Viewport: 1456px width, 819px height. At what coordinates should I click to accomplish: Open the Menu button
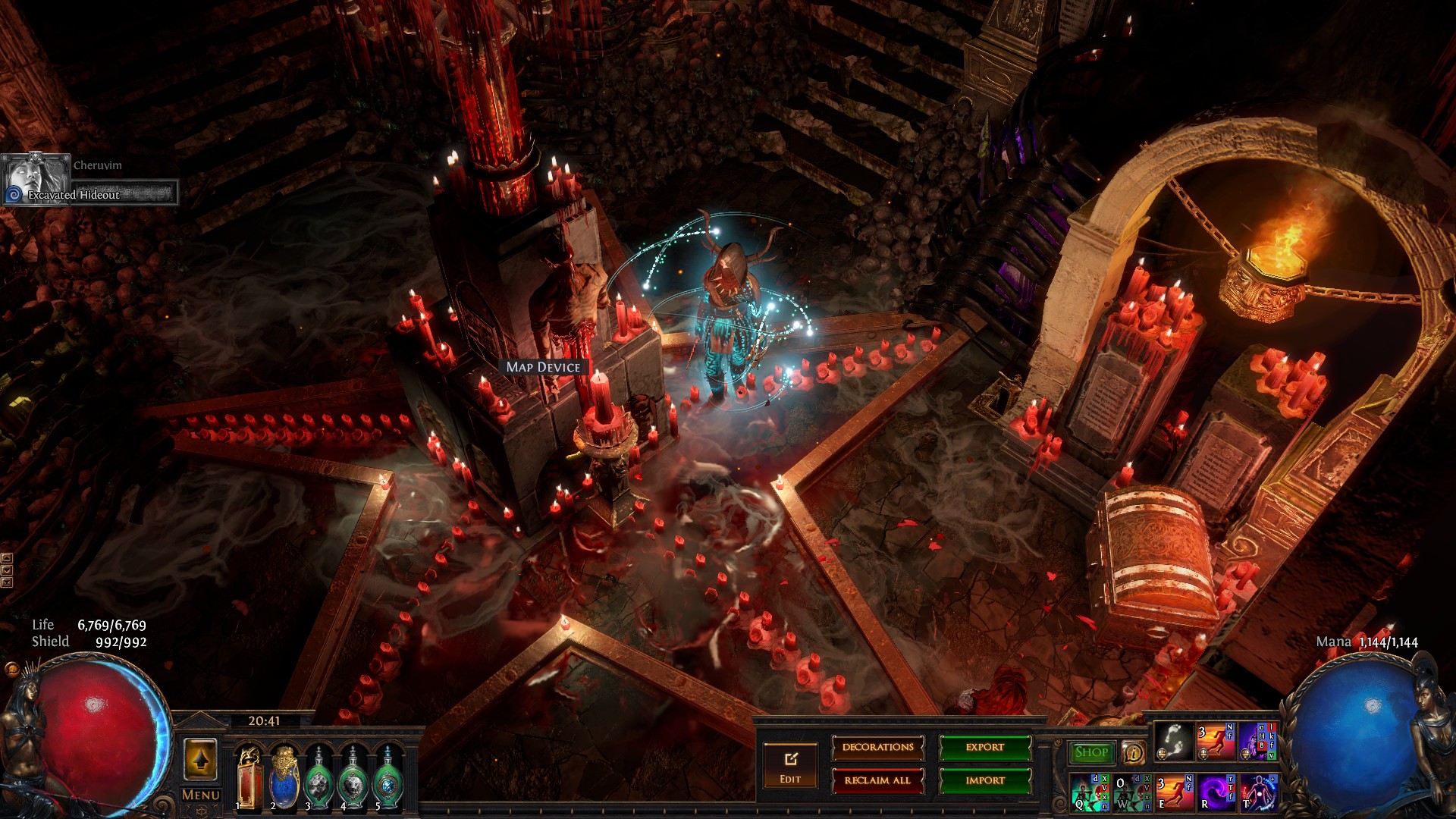(201, 795)
